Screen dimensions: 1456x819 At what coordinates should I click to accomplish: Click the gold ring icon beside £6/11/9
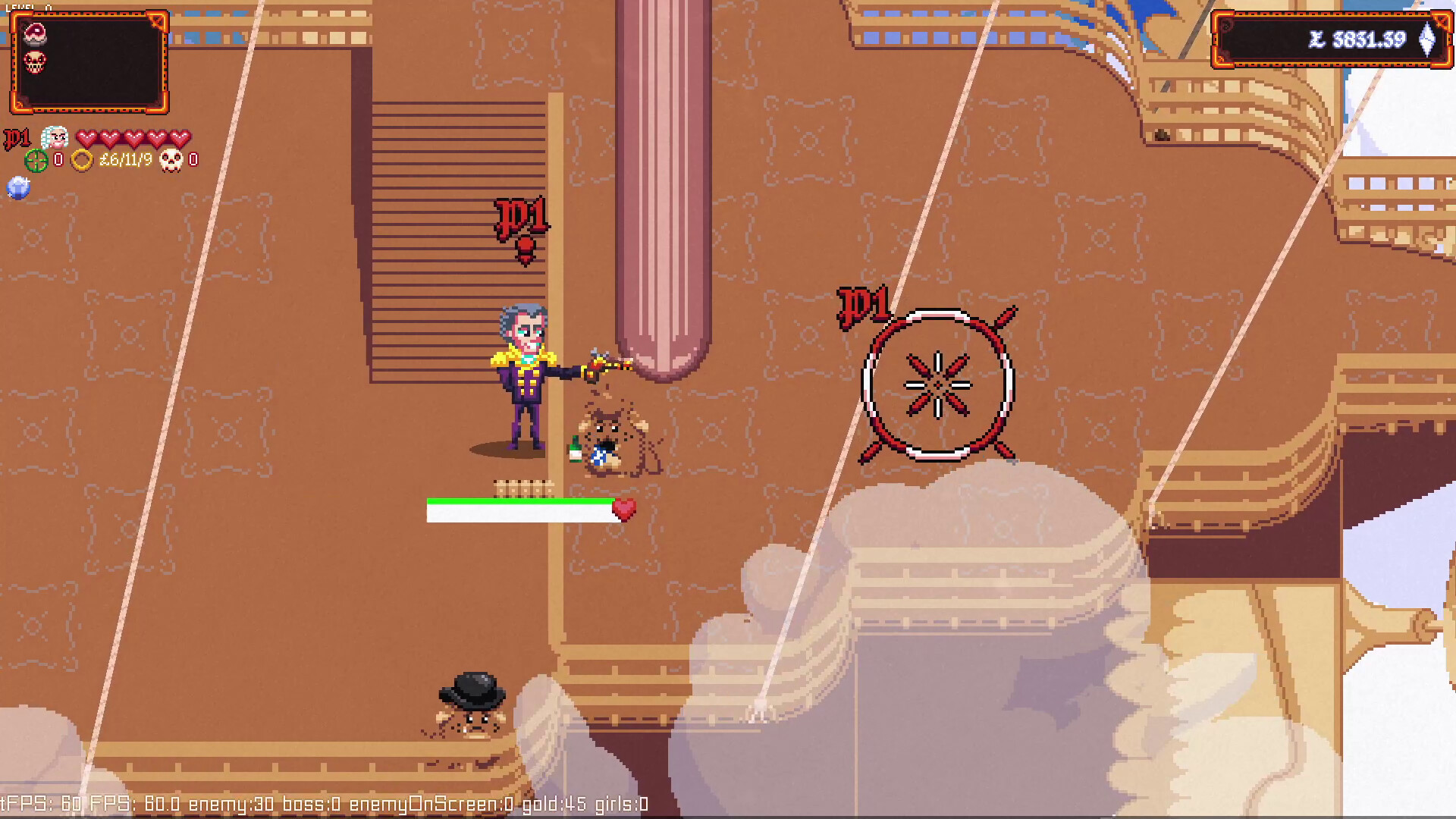(83, 162)
